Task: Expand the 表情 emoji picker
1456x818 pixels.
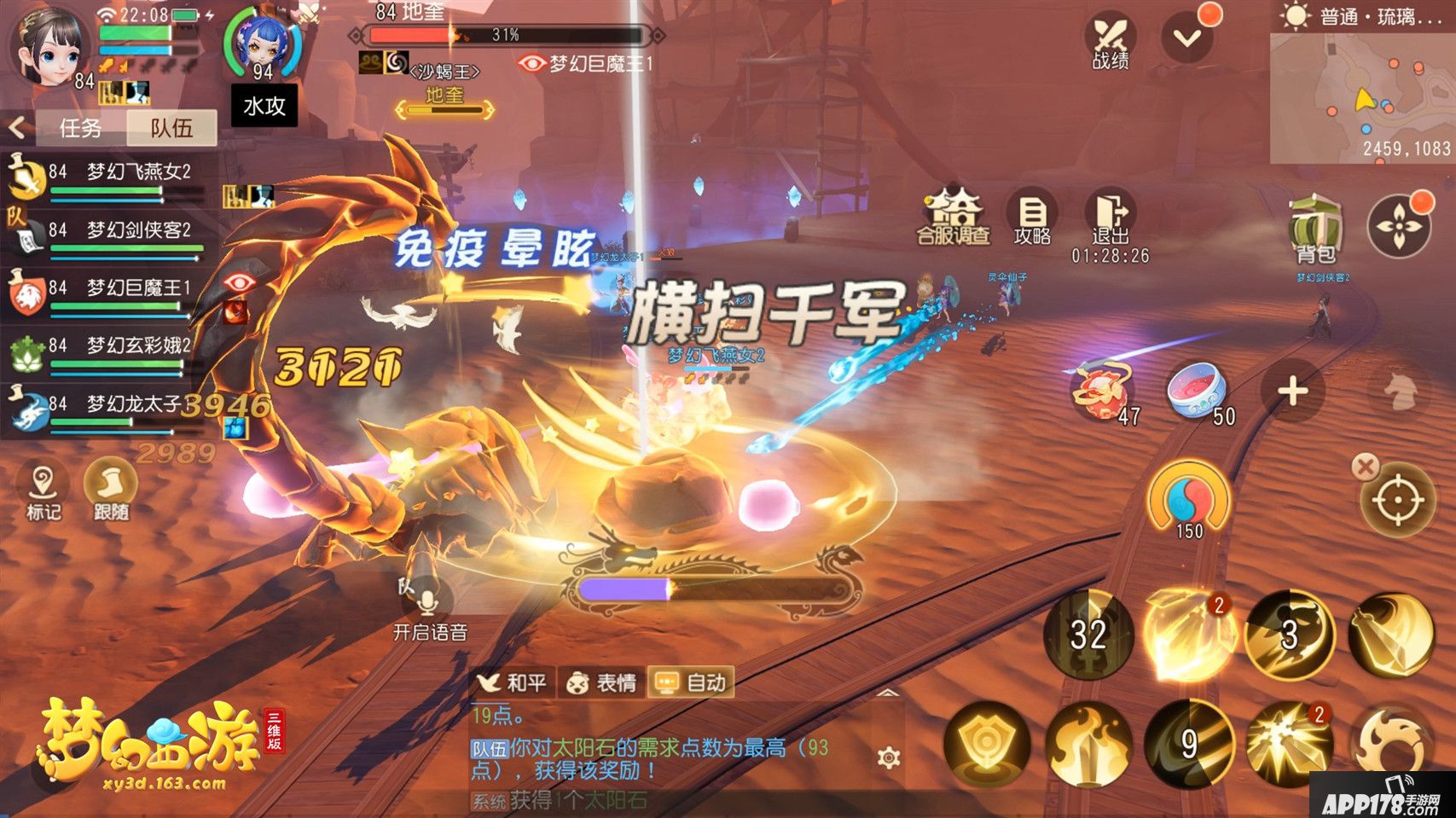Action: click(x=601, y=682)
